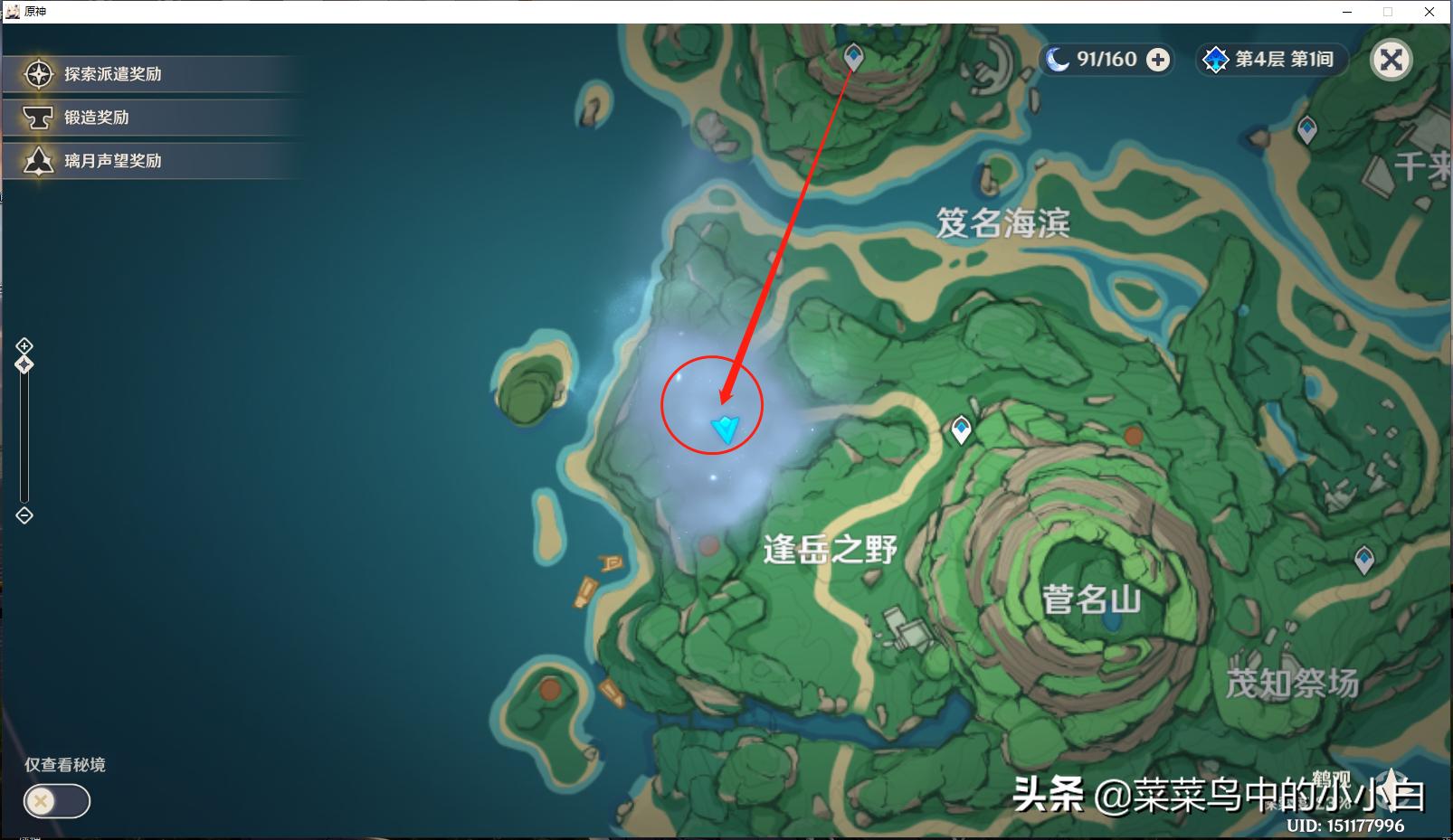Click the anvil icon beside 锻造奖励
This screenshot has height=840, width=1453.
click(37, 117)
